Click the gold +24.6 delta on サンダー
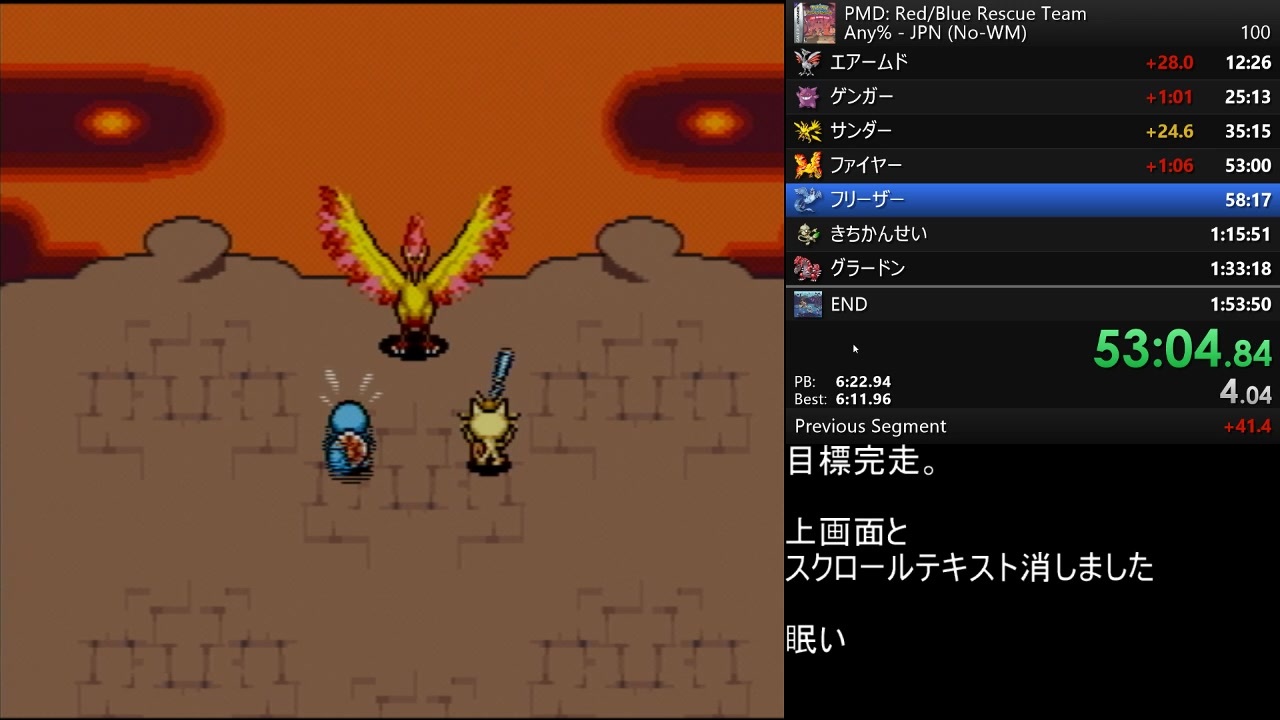This screenshot has width=1280, height=720. (1170, 131)
